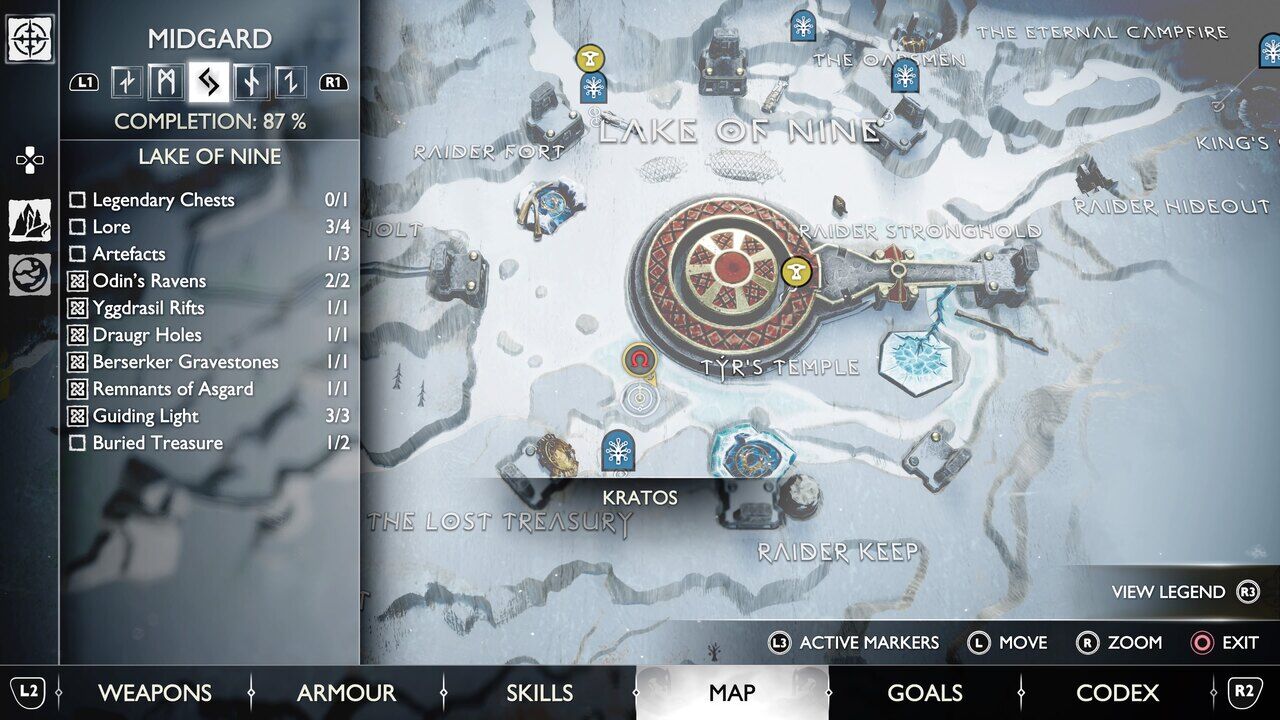
Task: Click the swirl realm icon in sidebar
Action: 30,275
